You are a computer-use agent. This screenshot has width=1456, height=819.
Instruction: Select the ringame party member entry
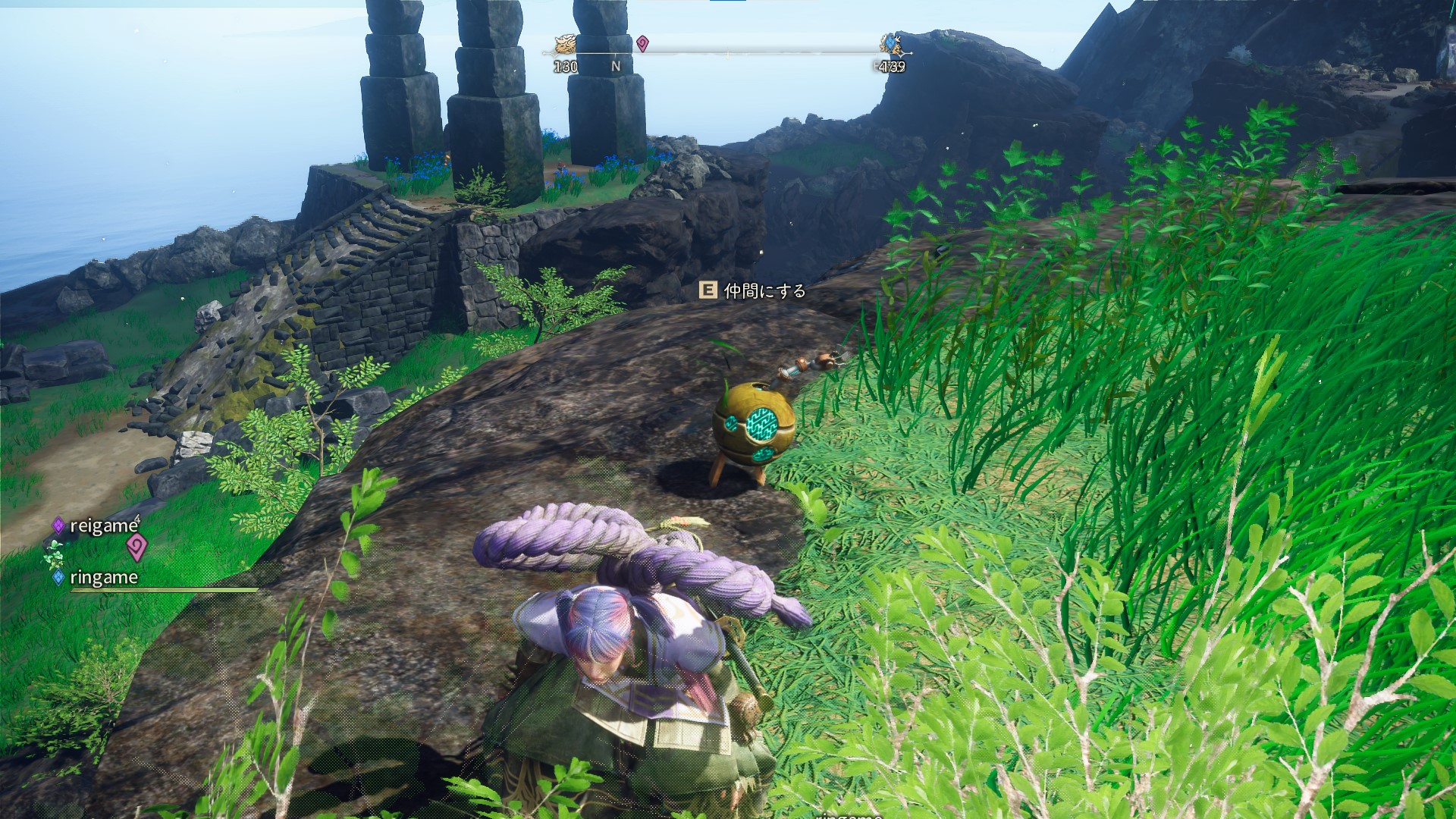pyautogui.click(x=103, y=577)
